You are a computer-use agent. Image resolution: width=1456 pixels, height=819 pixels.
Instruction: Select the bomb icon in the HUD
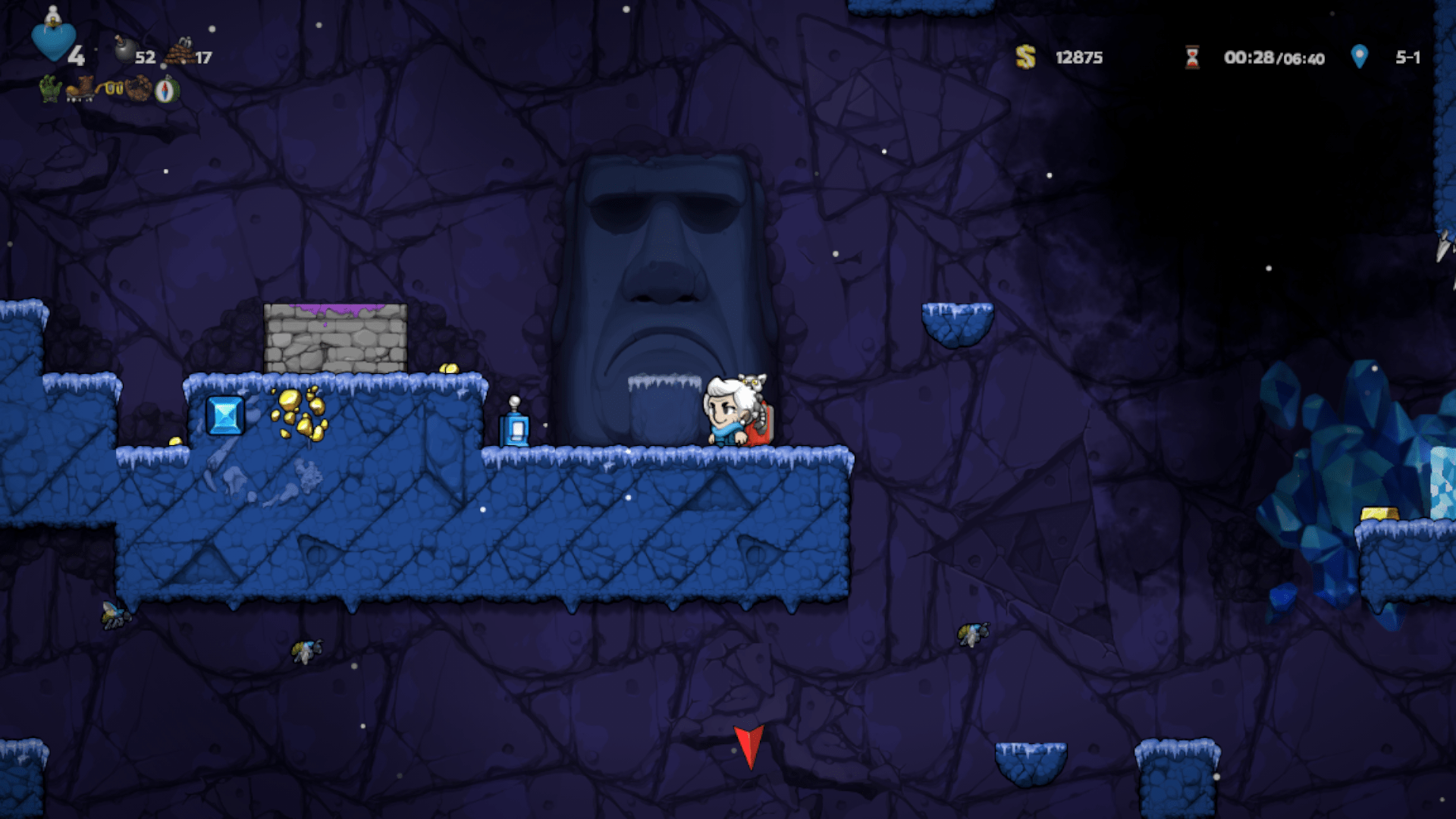(127, 49)
